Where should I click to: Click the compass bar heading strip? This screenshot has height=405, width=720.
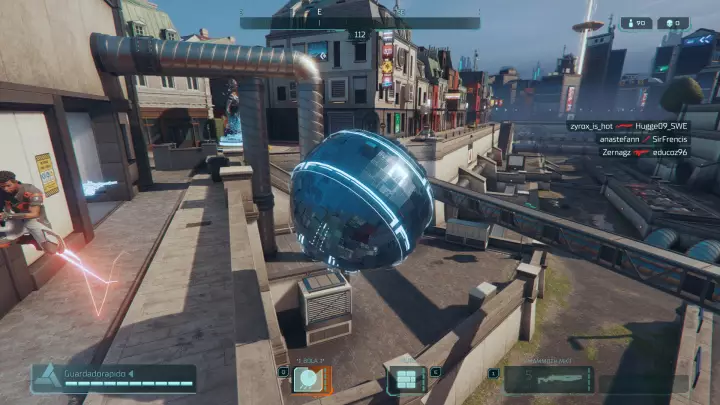click(360, 22)
